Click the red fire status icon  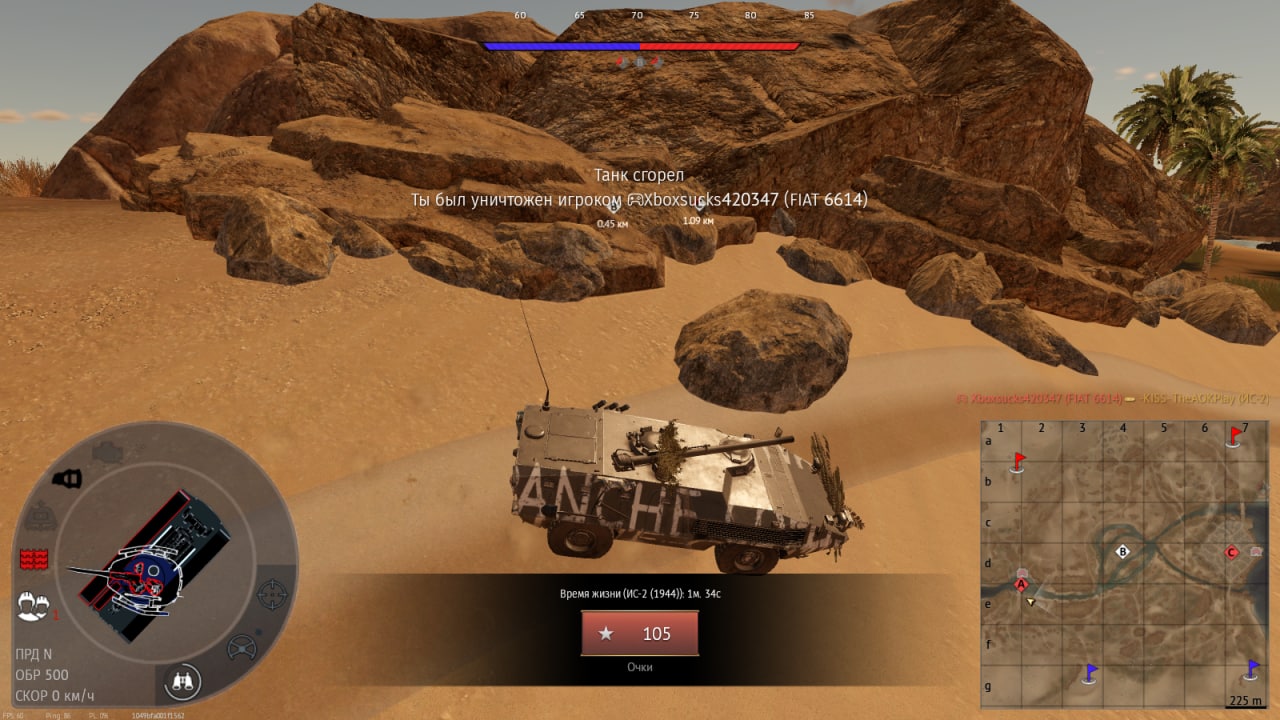[x=34, y=559]
